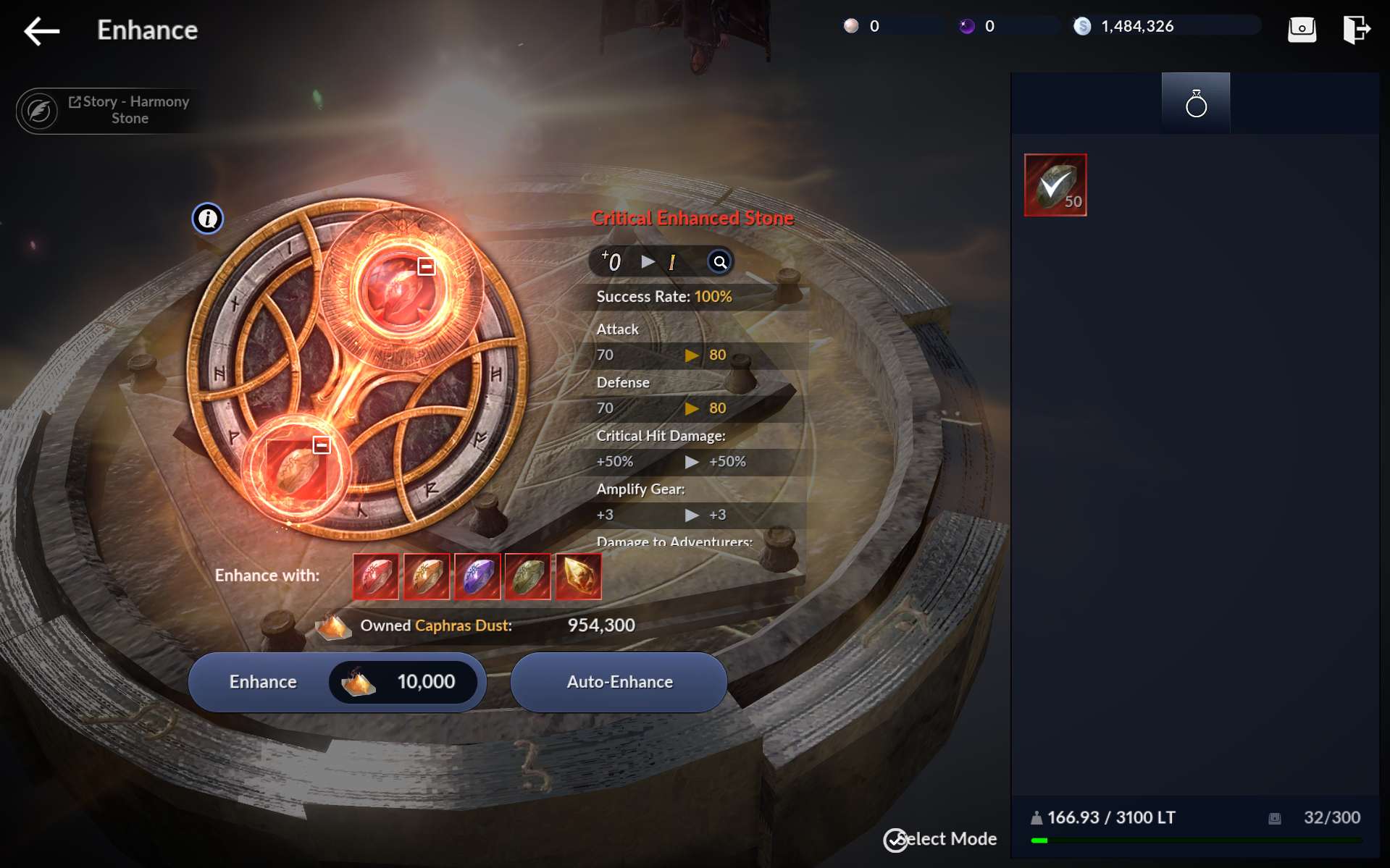Start Auto-Enhance
Image resolution: width=1390 pixels, height=868 pixels.
pyautogui.click(x=619, y=682)
